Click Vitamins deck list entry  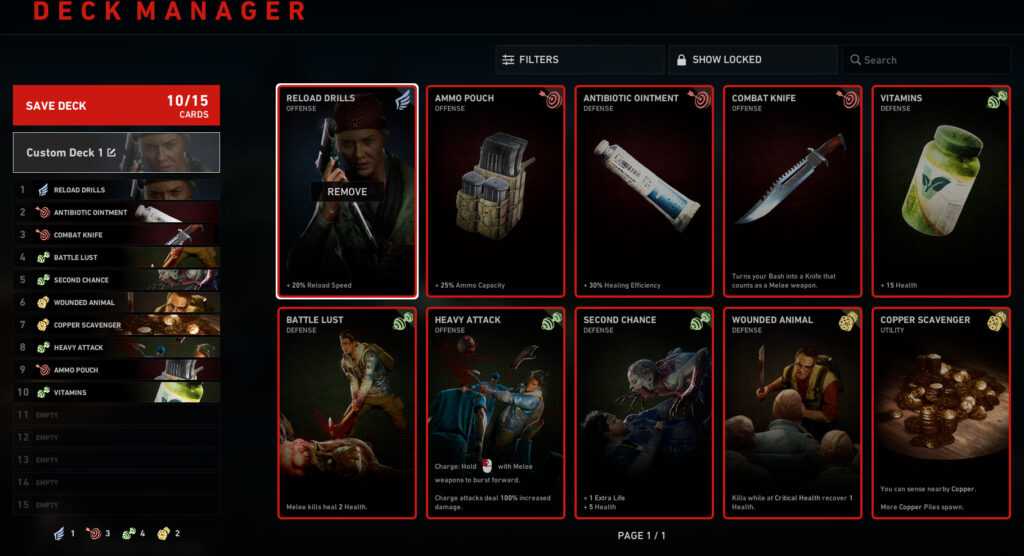[x=116, y=393]
